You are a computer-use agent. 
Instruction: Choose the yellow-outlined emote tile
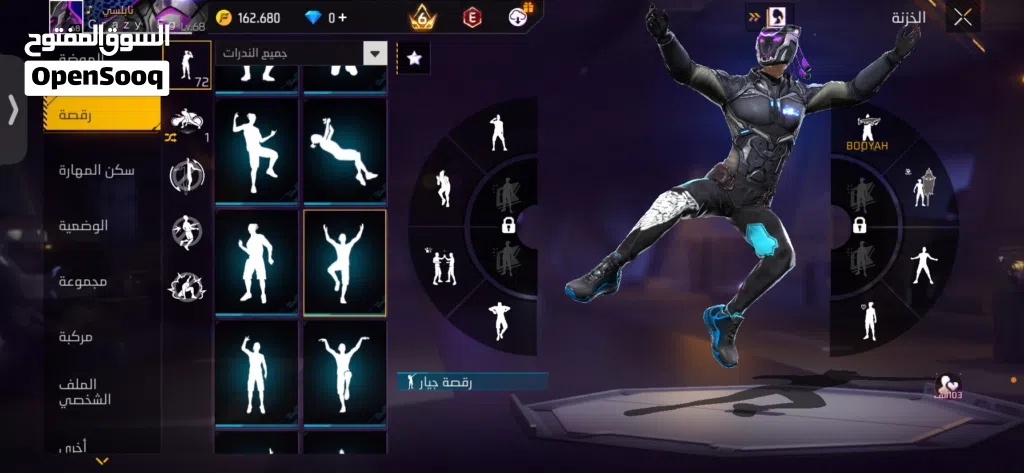pyautogui.click(x=345, y=262)
